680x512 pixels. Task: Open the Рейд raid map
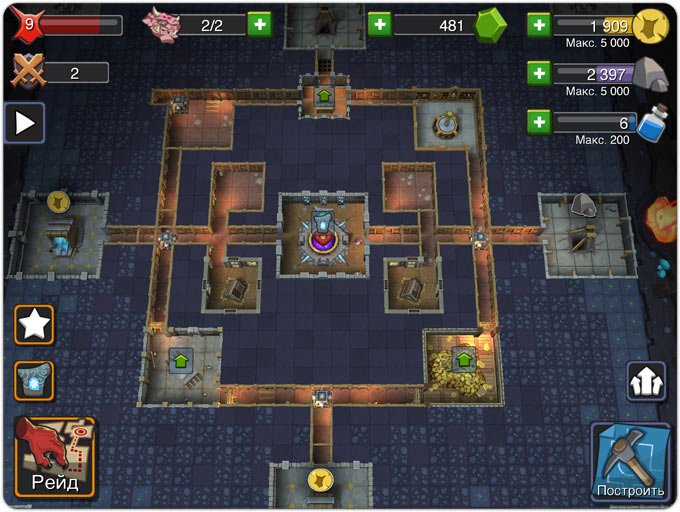click(55, 457)
